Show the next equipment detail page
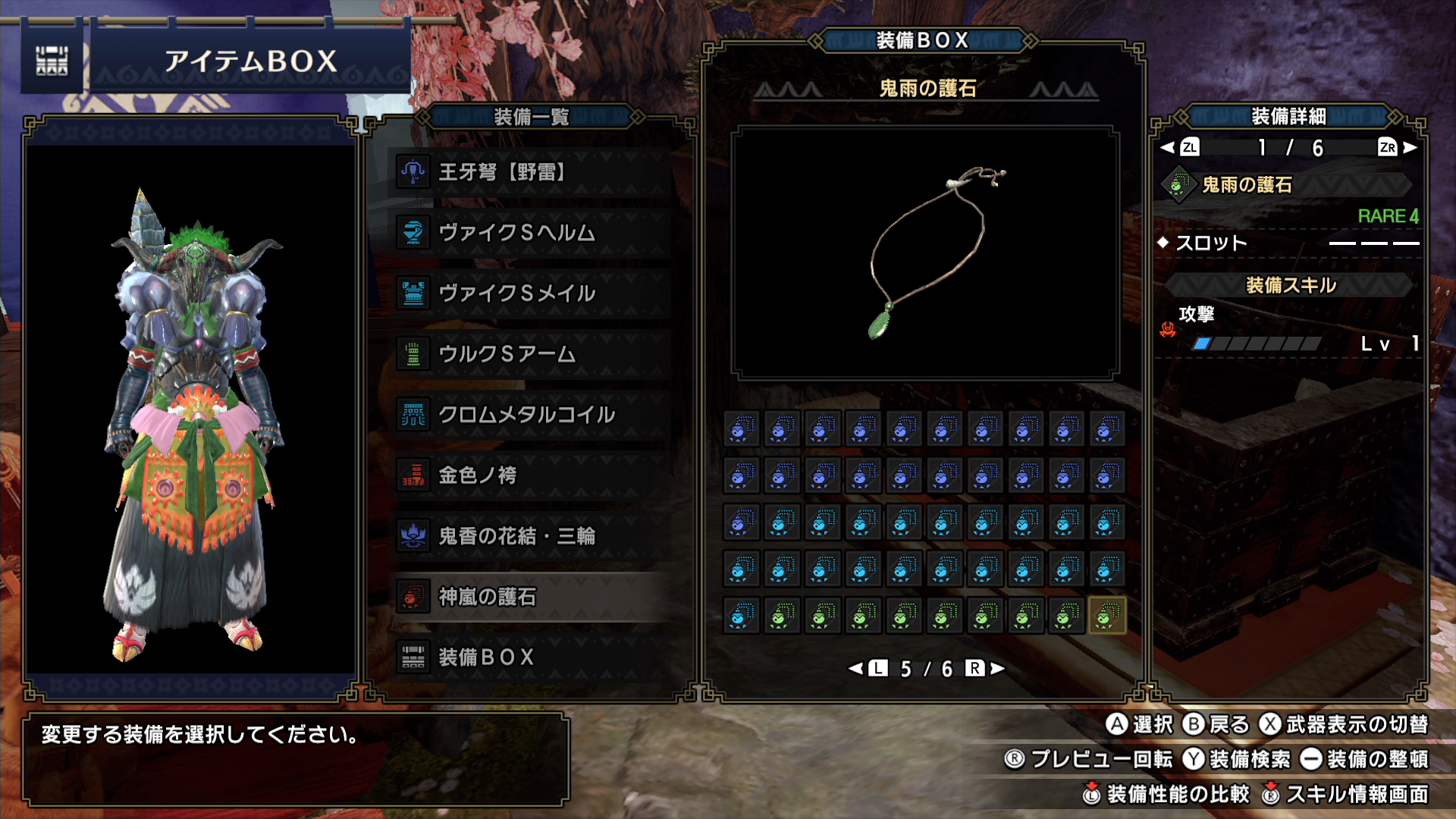 tap(1398, 147)
